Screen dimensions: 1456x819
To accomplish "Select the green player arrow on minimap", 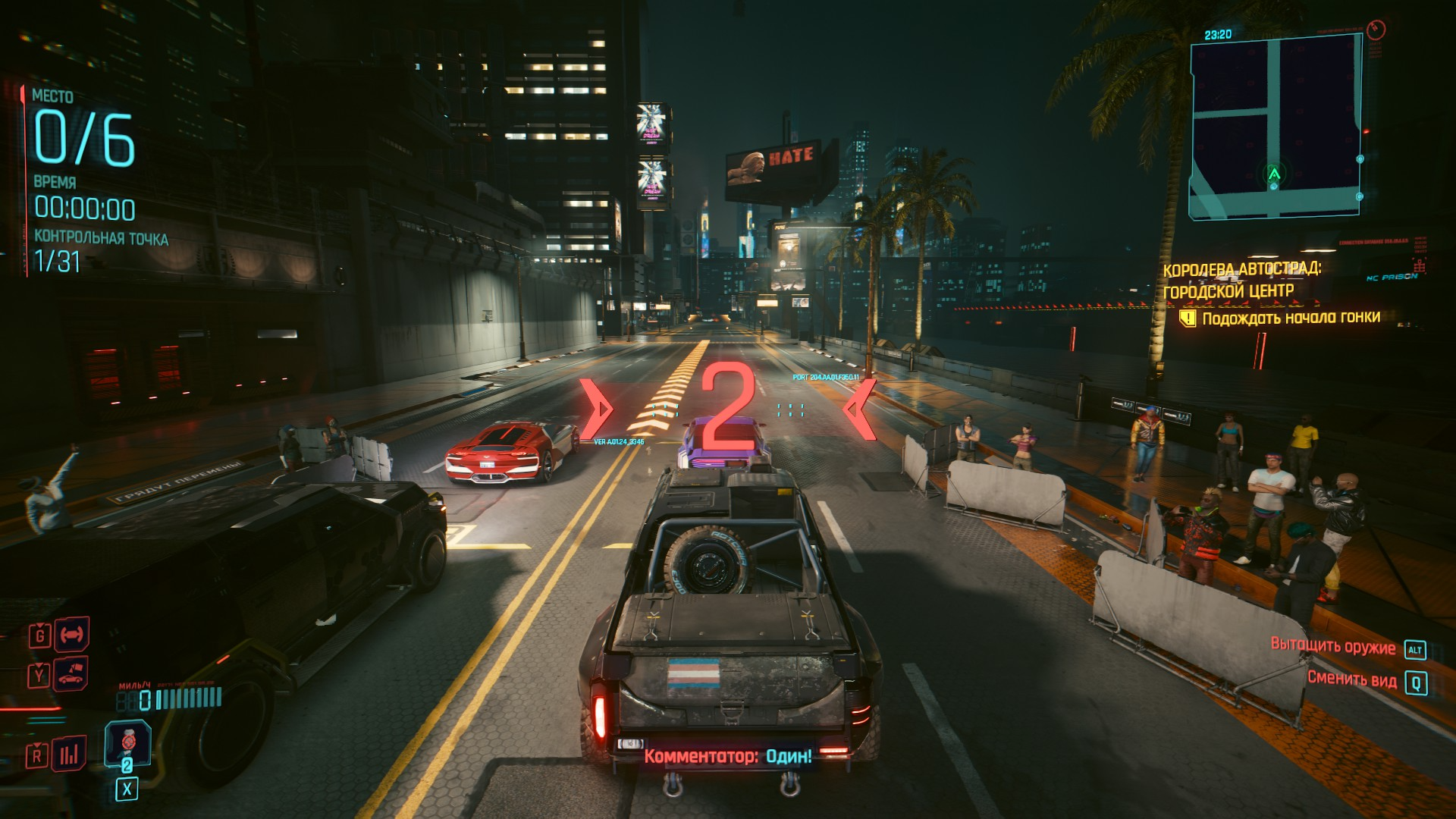I will click(1274, 174).
